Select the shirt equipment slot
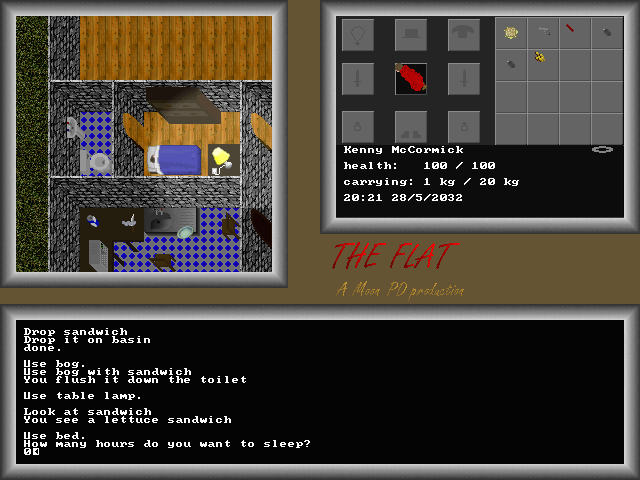 click(463, 35)
